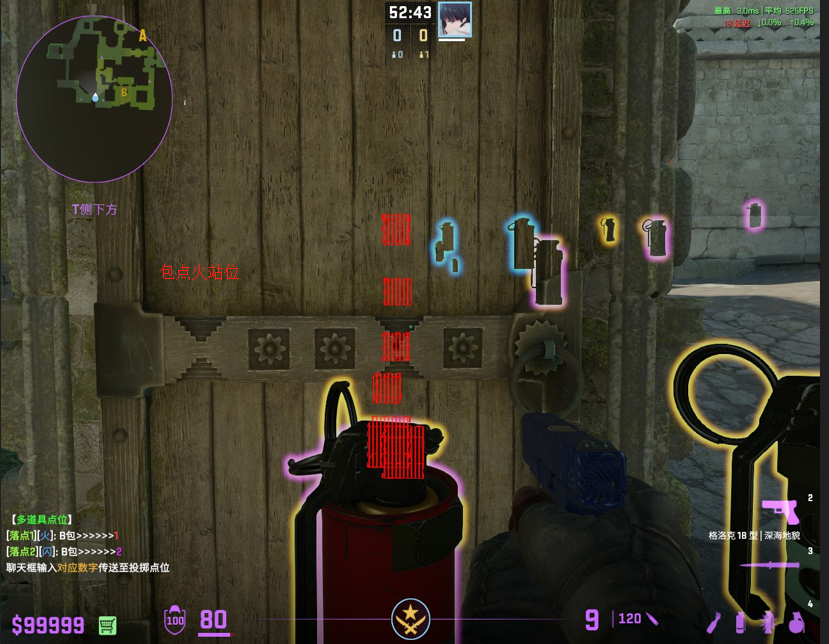The width and height of the screenshot is (829, 644).
Task: Click the chat line for landing point 2
Action: (64, 552)
